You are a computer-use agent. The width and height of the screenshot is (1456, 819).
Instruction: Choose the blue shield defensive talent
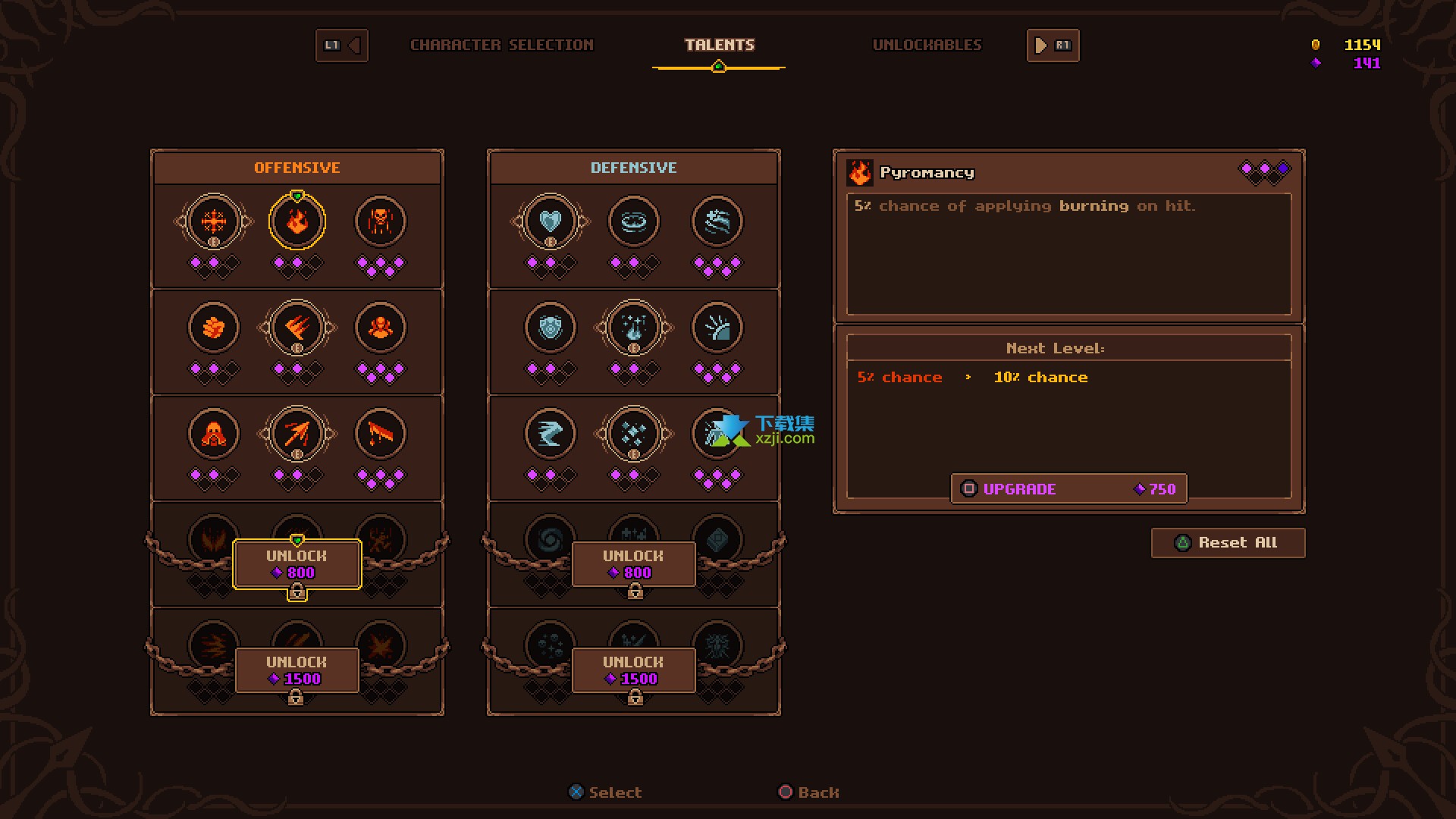click(551, 328)
